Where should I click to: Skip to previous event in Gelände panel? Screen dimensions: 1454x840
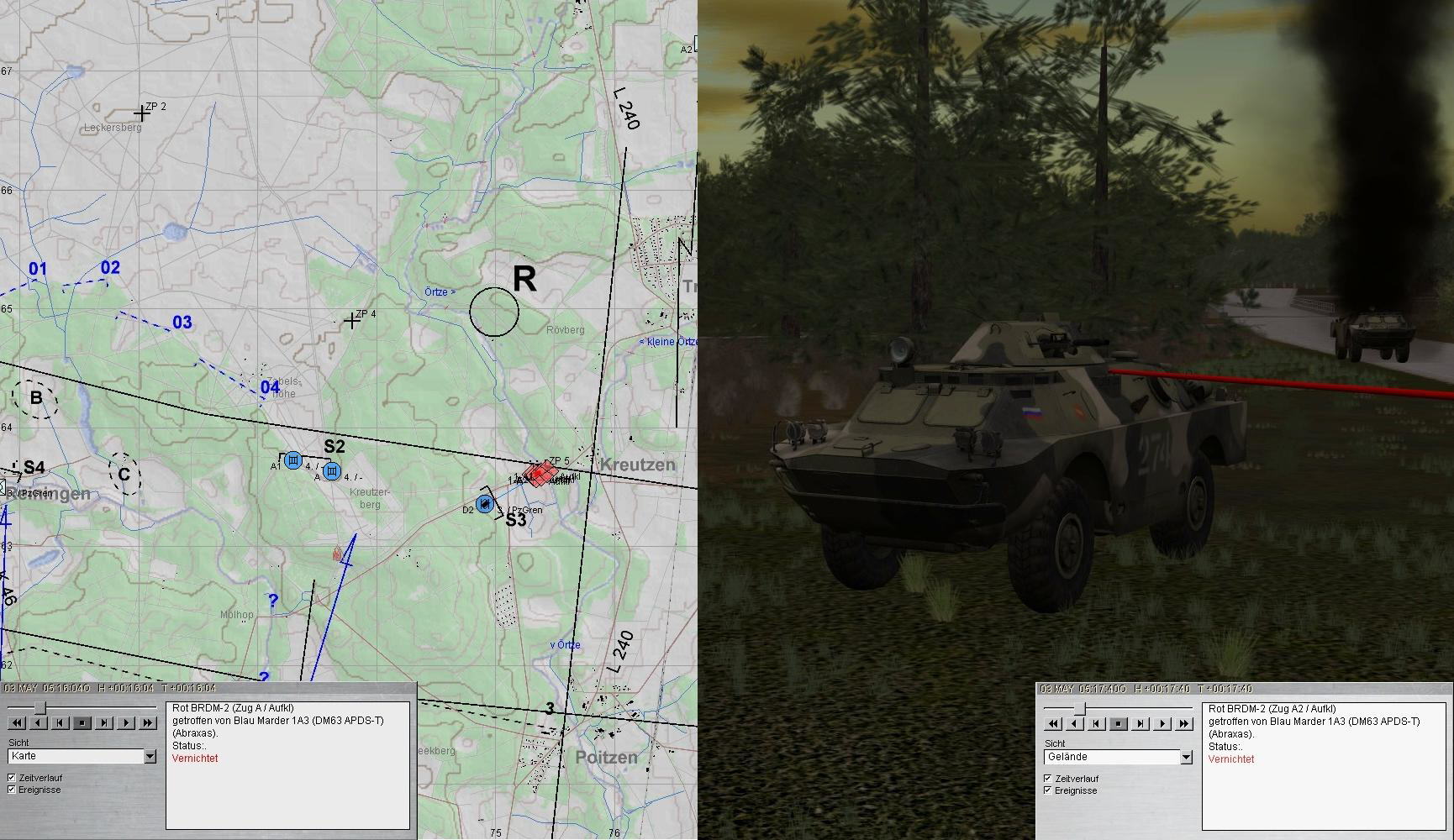[x=1097, y=723]
